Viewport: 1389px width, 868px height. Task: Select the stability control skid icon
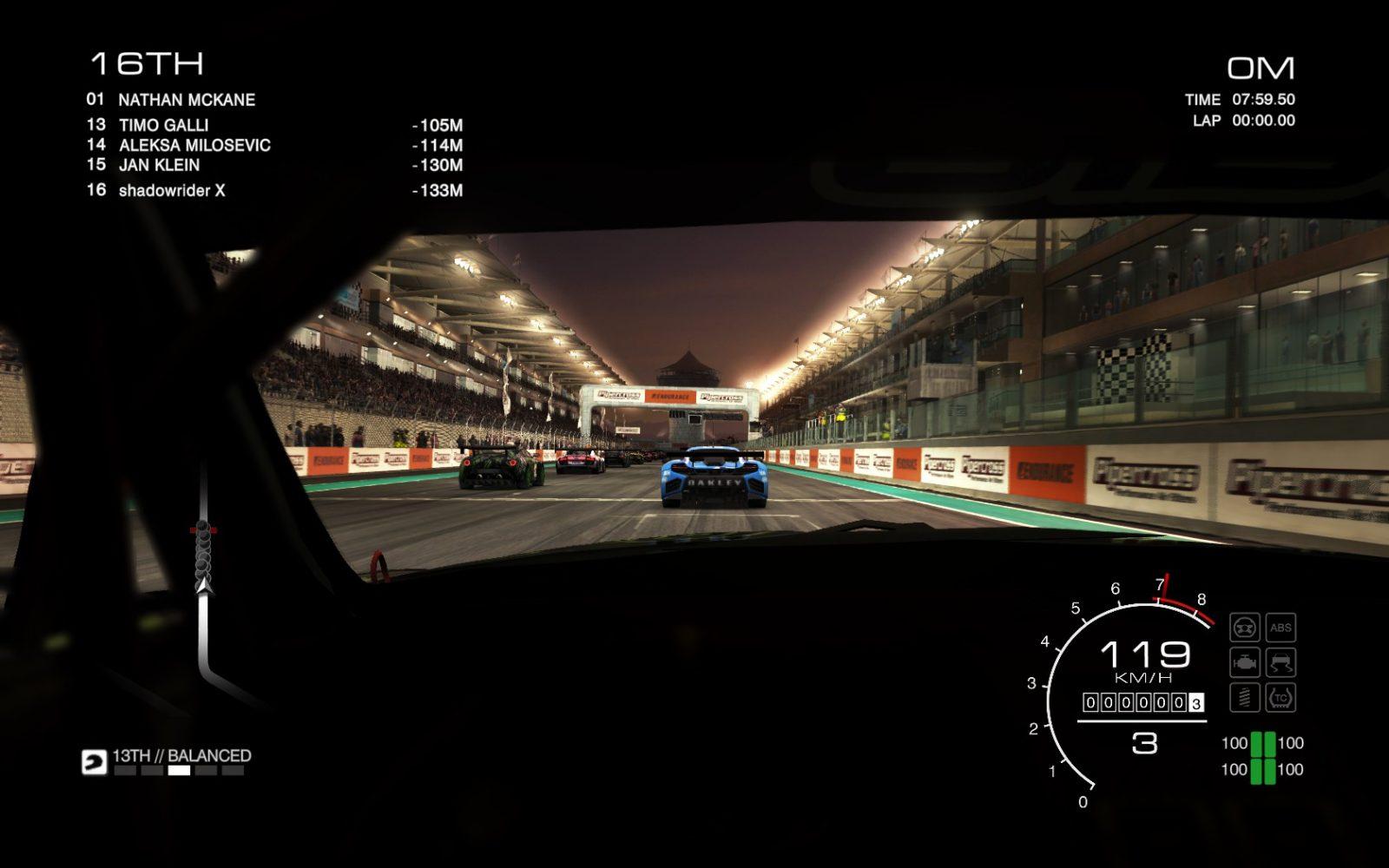pos(1280,662)
